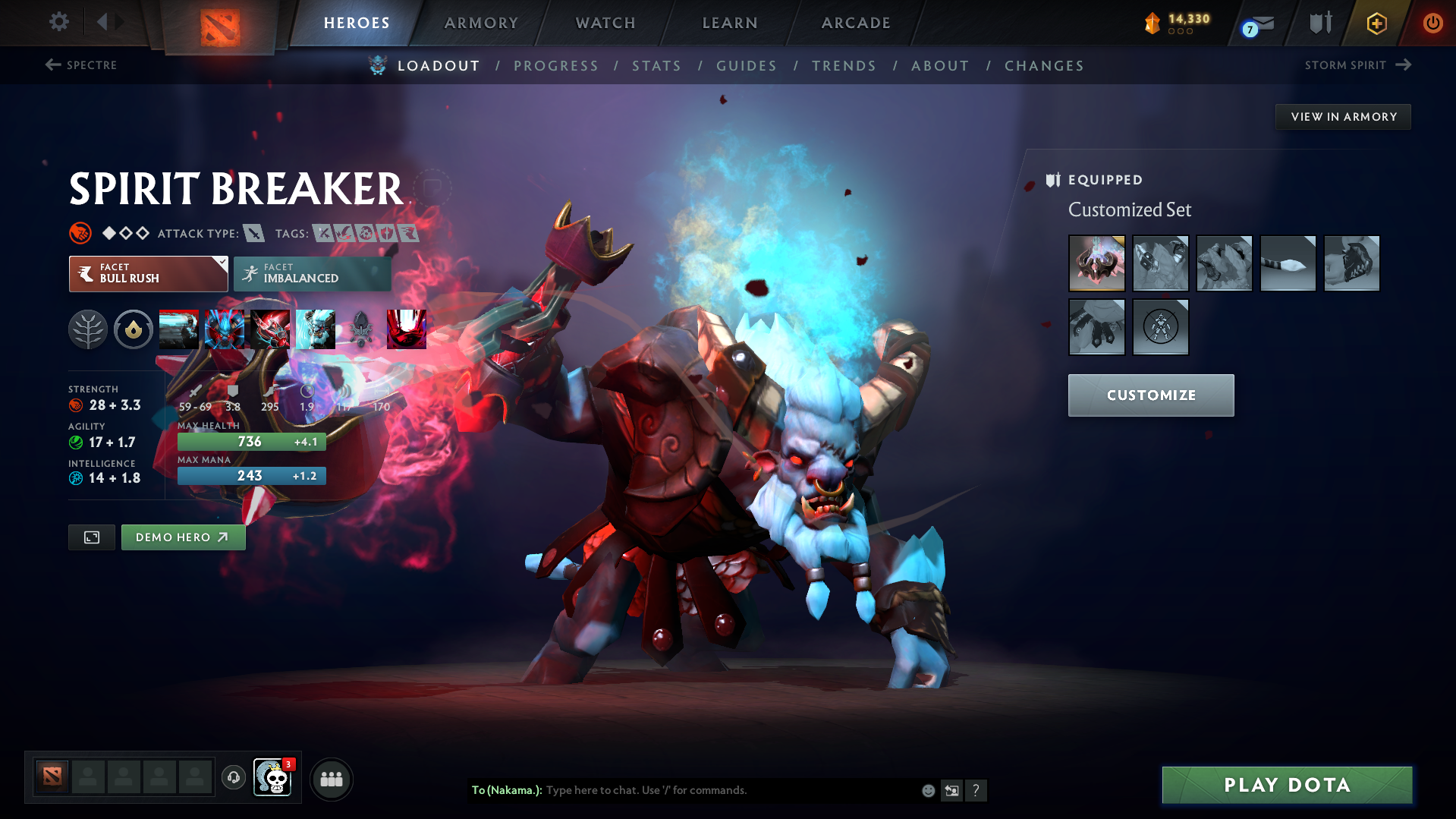Open the settings gear in the top left
This screenshot has width=1456, height=819.
[x=58, y=22]
